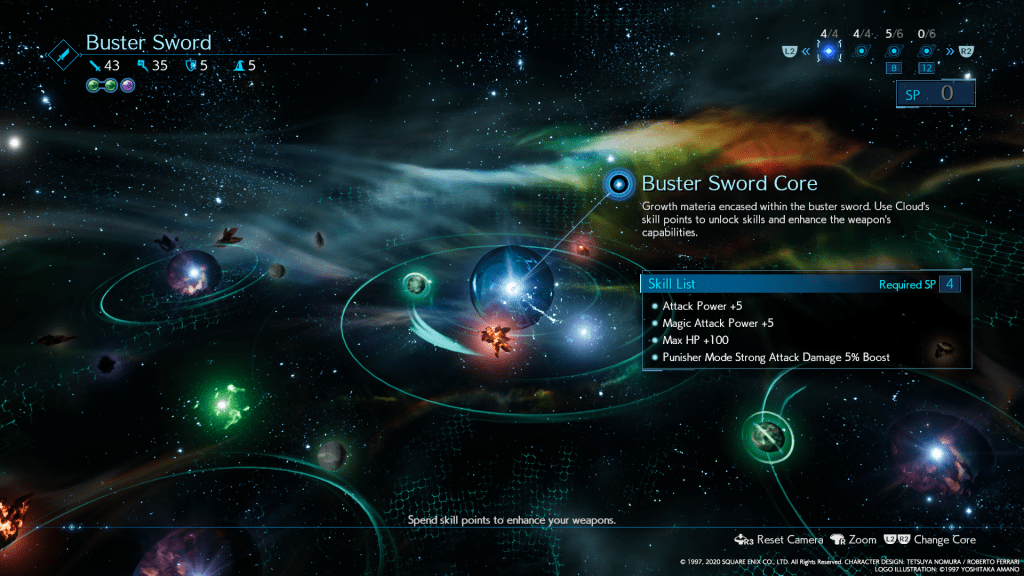Select the highlighted diamond-shaped core icon
The image size is (1024, 576).
[827, 51]
